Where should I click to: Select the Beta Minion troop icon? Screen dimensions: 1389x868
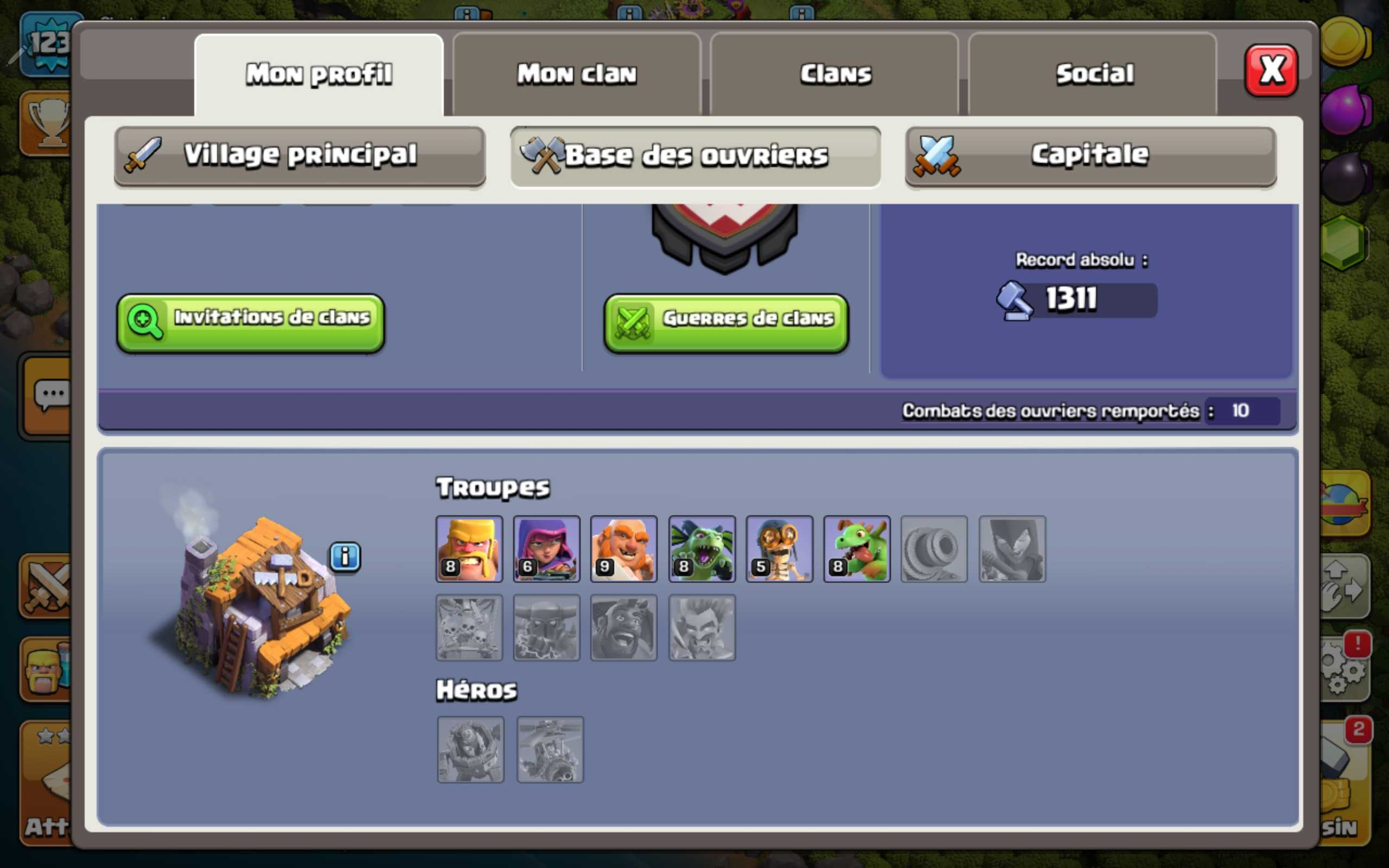pos(702,549)
